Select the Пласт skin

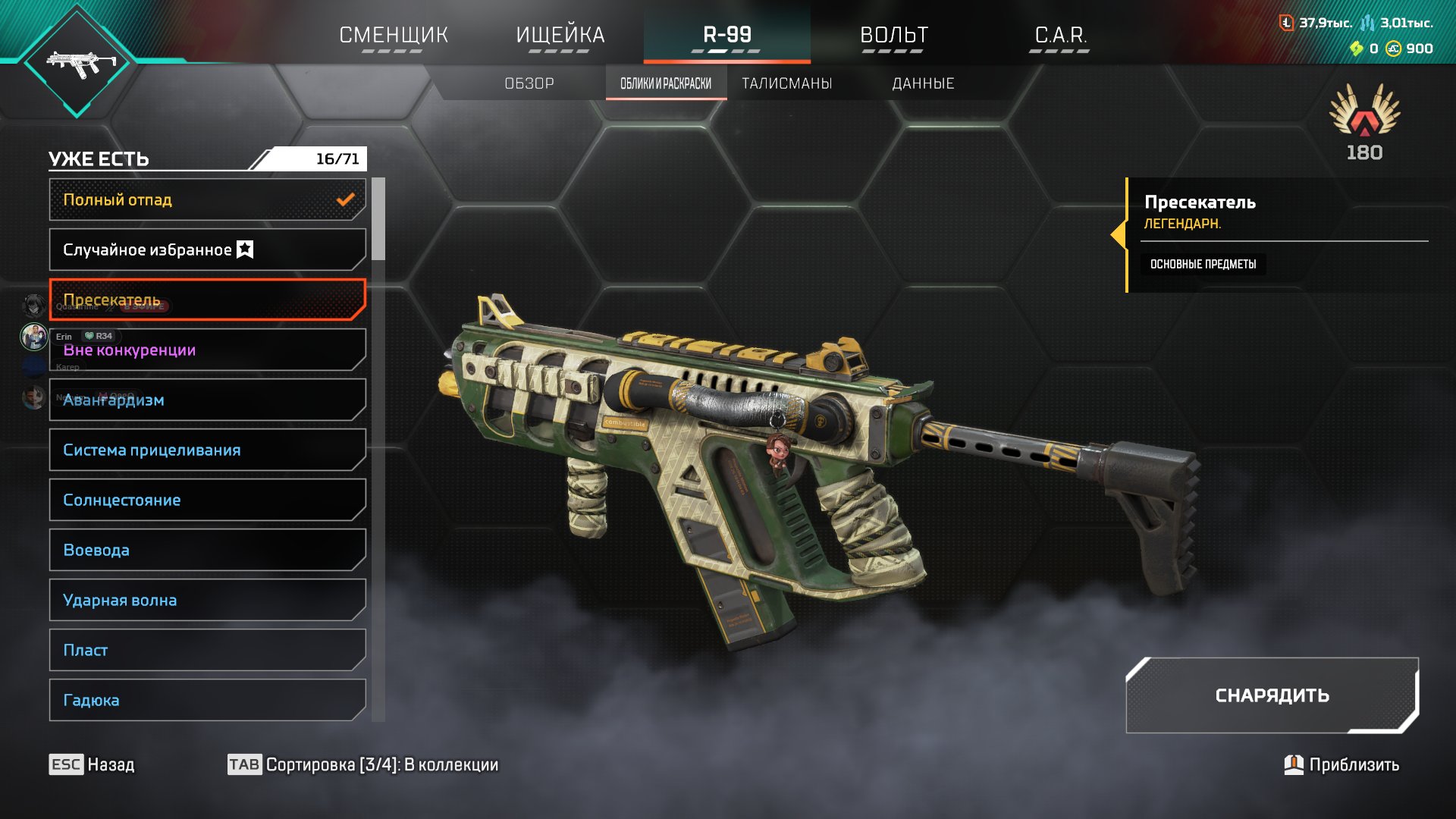207,650
